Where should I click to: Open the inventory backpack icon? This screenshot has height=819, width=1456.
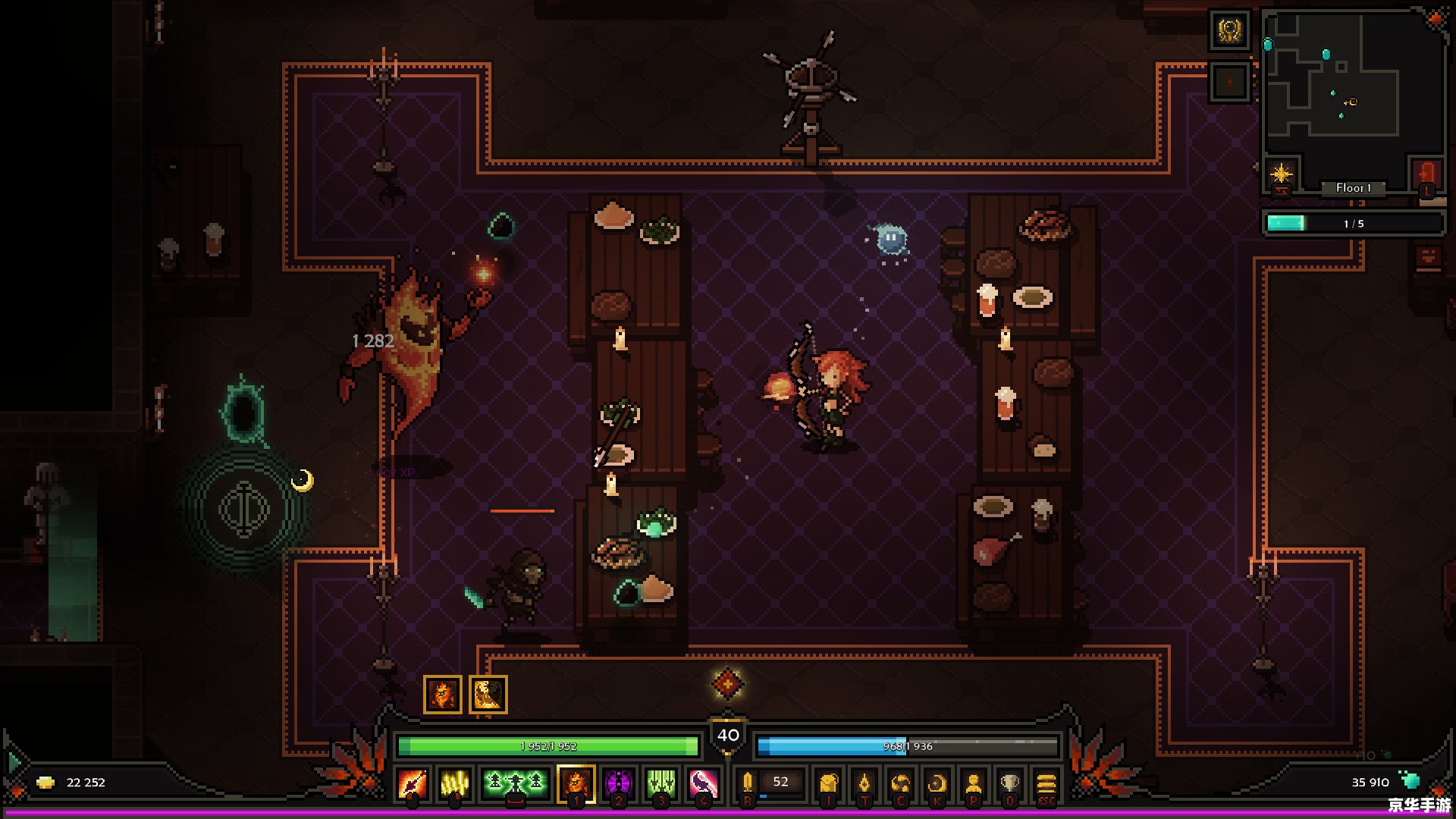pos(828,783)
